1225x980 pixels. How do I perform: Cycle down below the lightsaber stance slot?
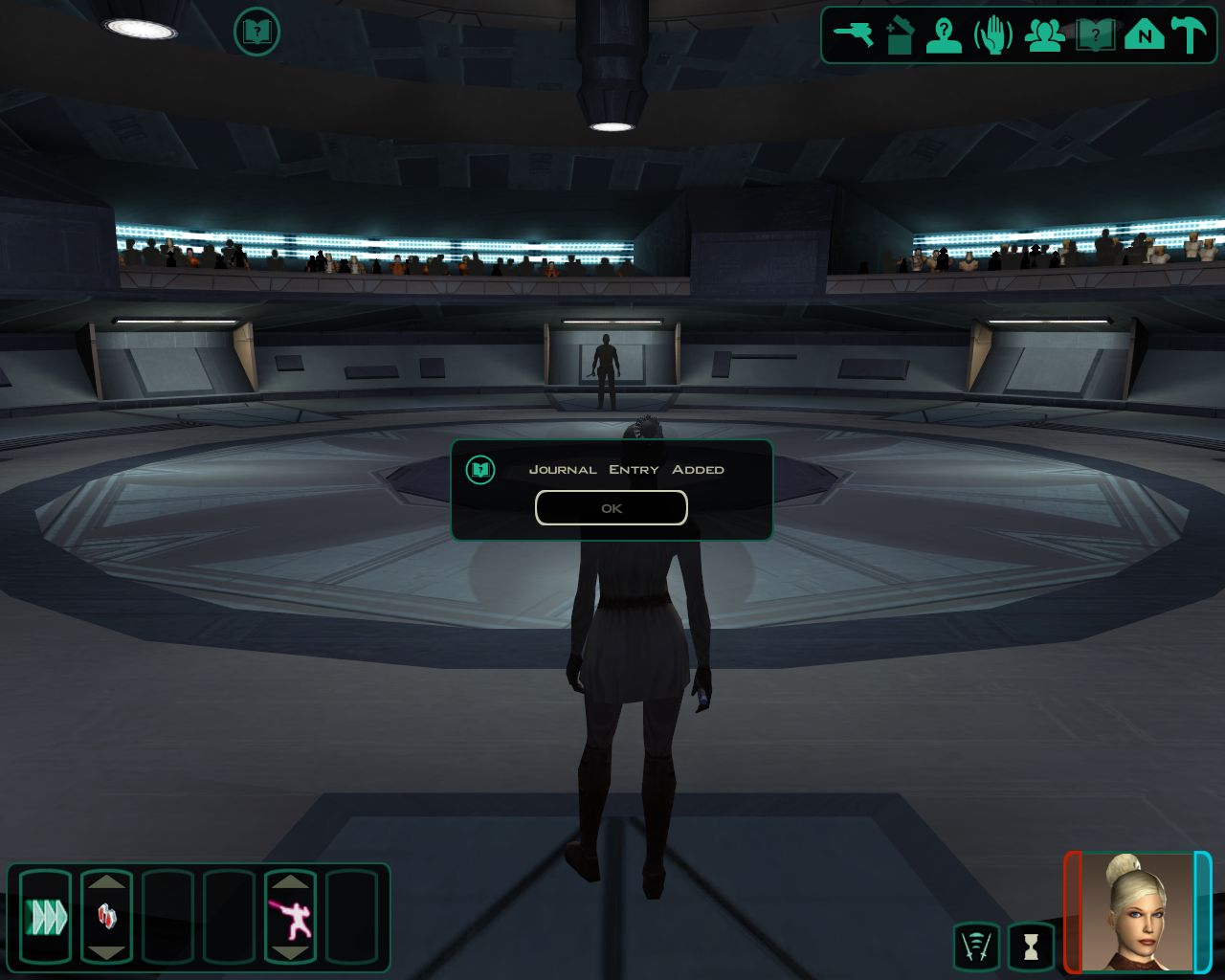(x=290, y=953)
